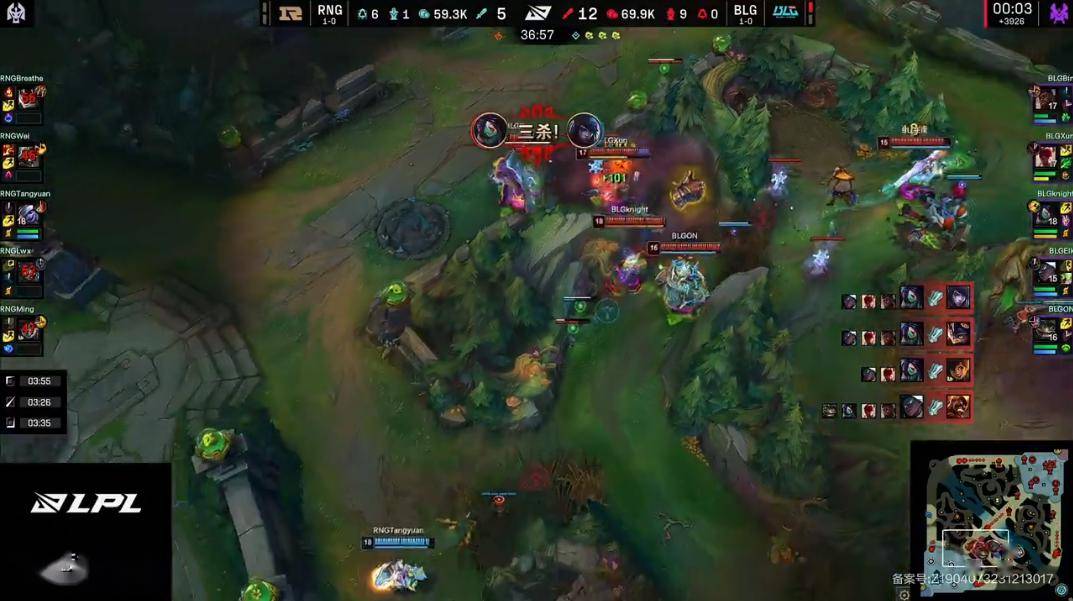Click the RNG team logo in scoreboard

(291, 13)
